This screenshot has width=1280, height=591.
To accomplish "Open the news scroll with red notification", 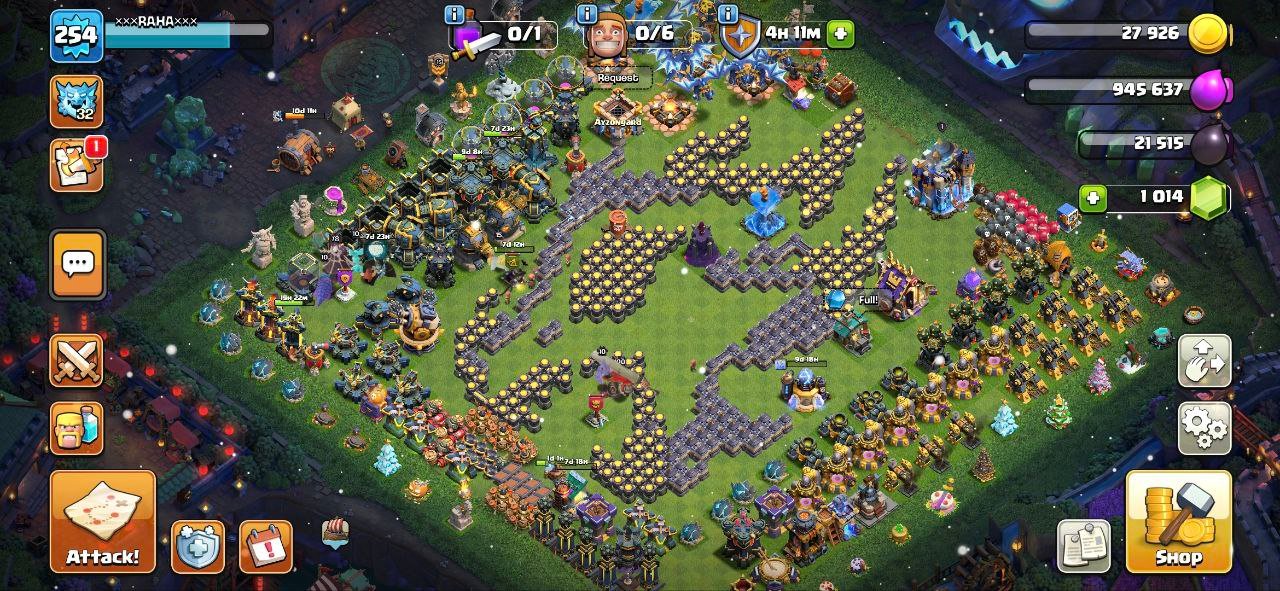I will click(x=77, y=165).
